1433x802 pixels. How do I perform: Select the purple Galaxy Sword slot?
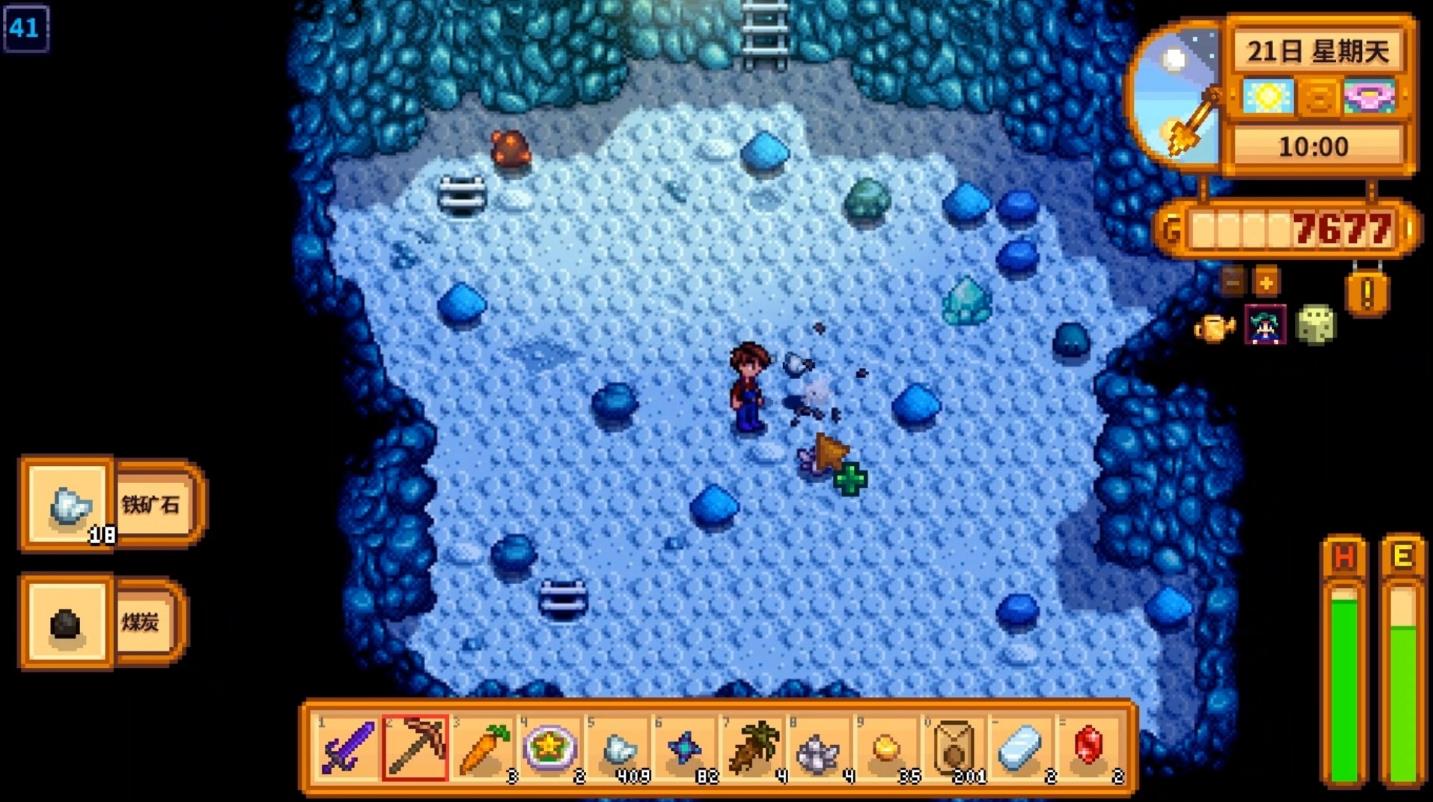coord(347,748)
